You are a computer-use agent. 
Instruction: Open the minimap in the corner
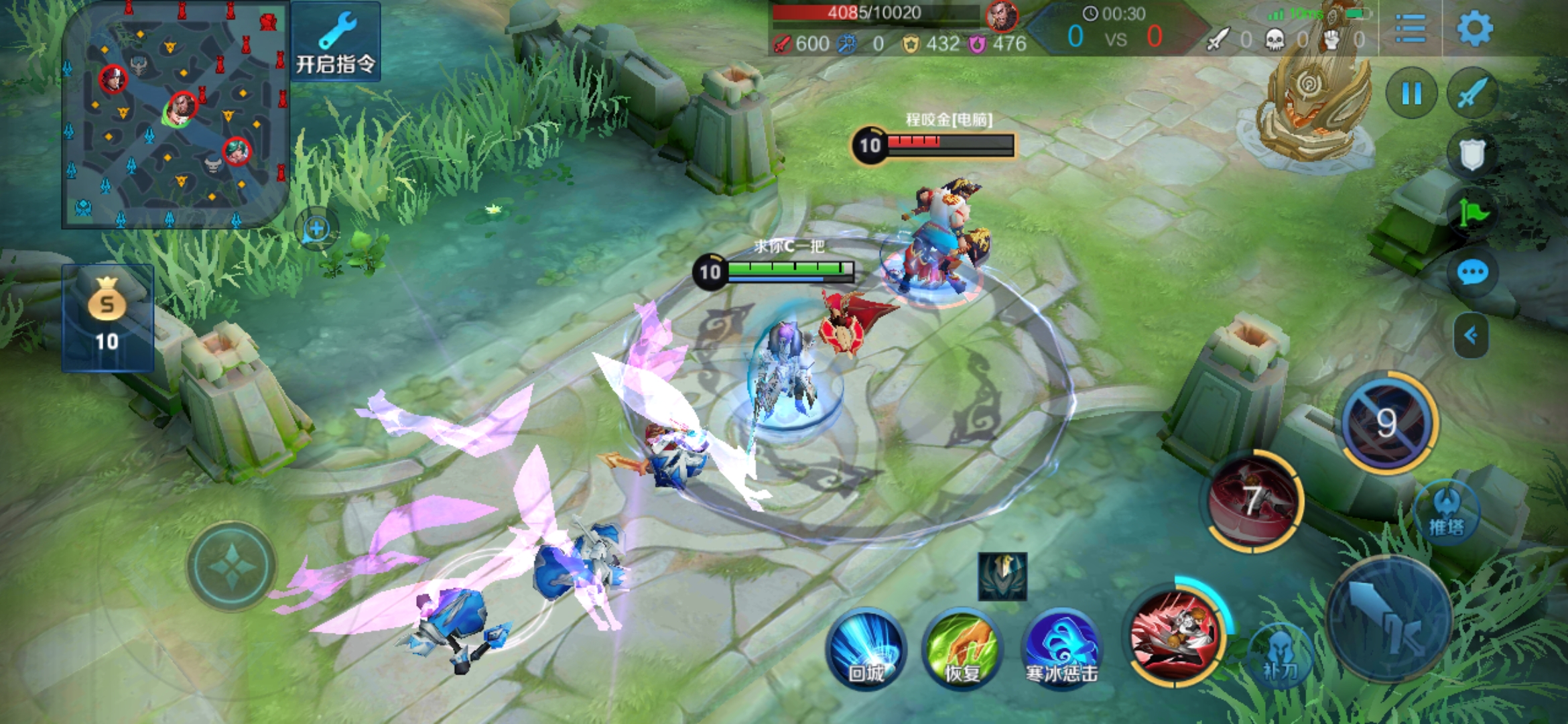pyautogui.click(x=176, y=115)
